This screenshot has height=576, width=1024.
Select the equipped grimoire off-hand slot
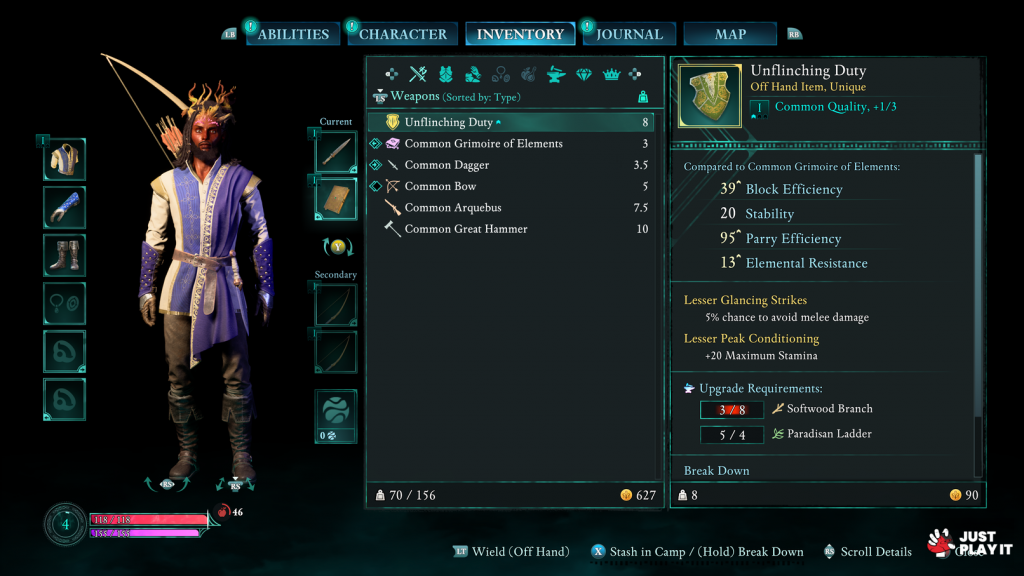pos(335,198)
